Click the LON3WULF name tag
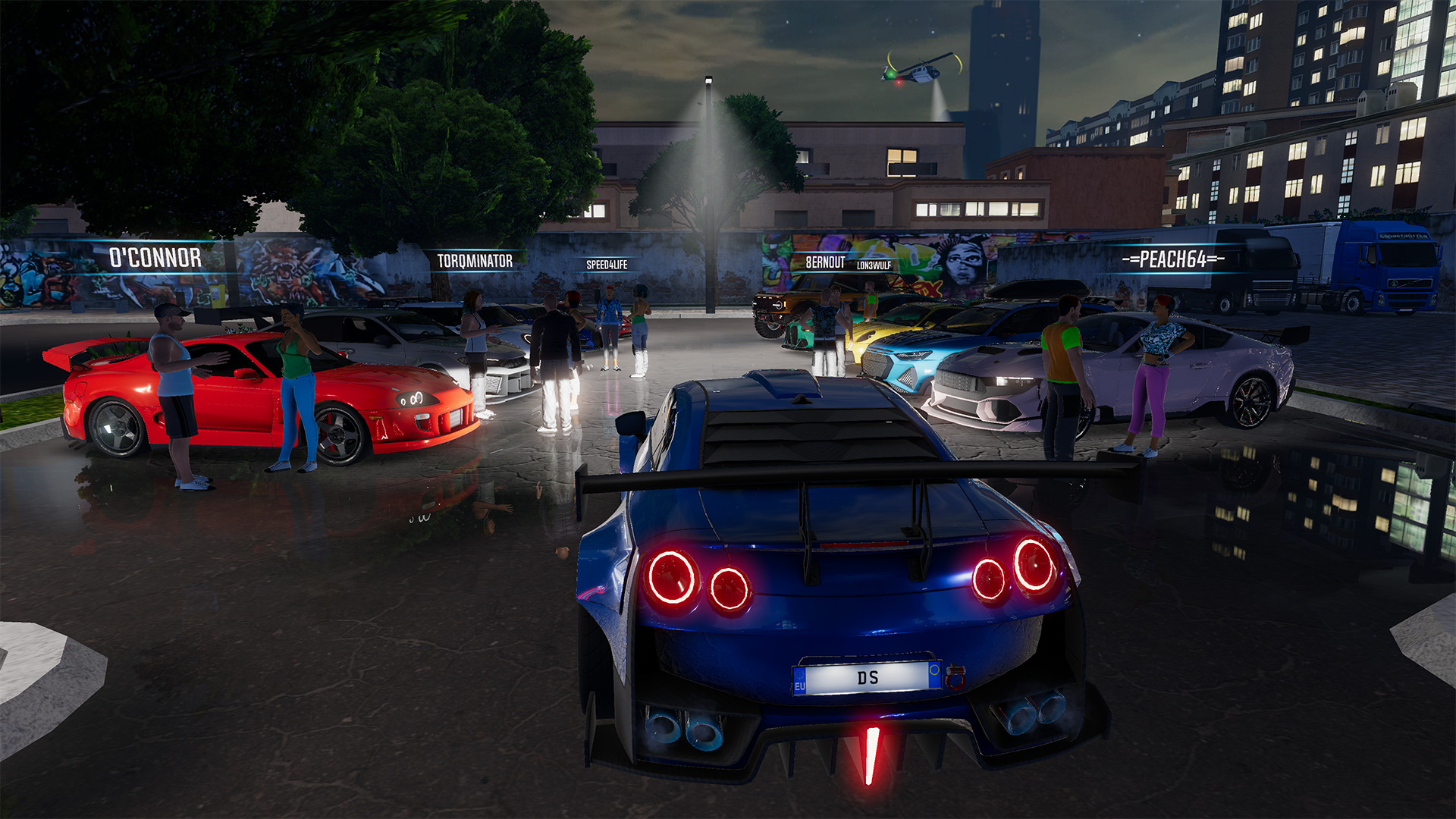Viewport: 1456px width, 819px height. pos(874,265)
